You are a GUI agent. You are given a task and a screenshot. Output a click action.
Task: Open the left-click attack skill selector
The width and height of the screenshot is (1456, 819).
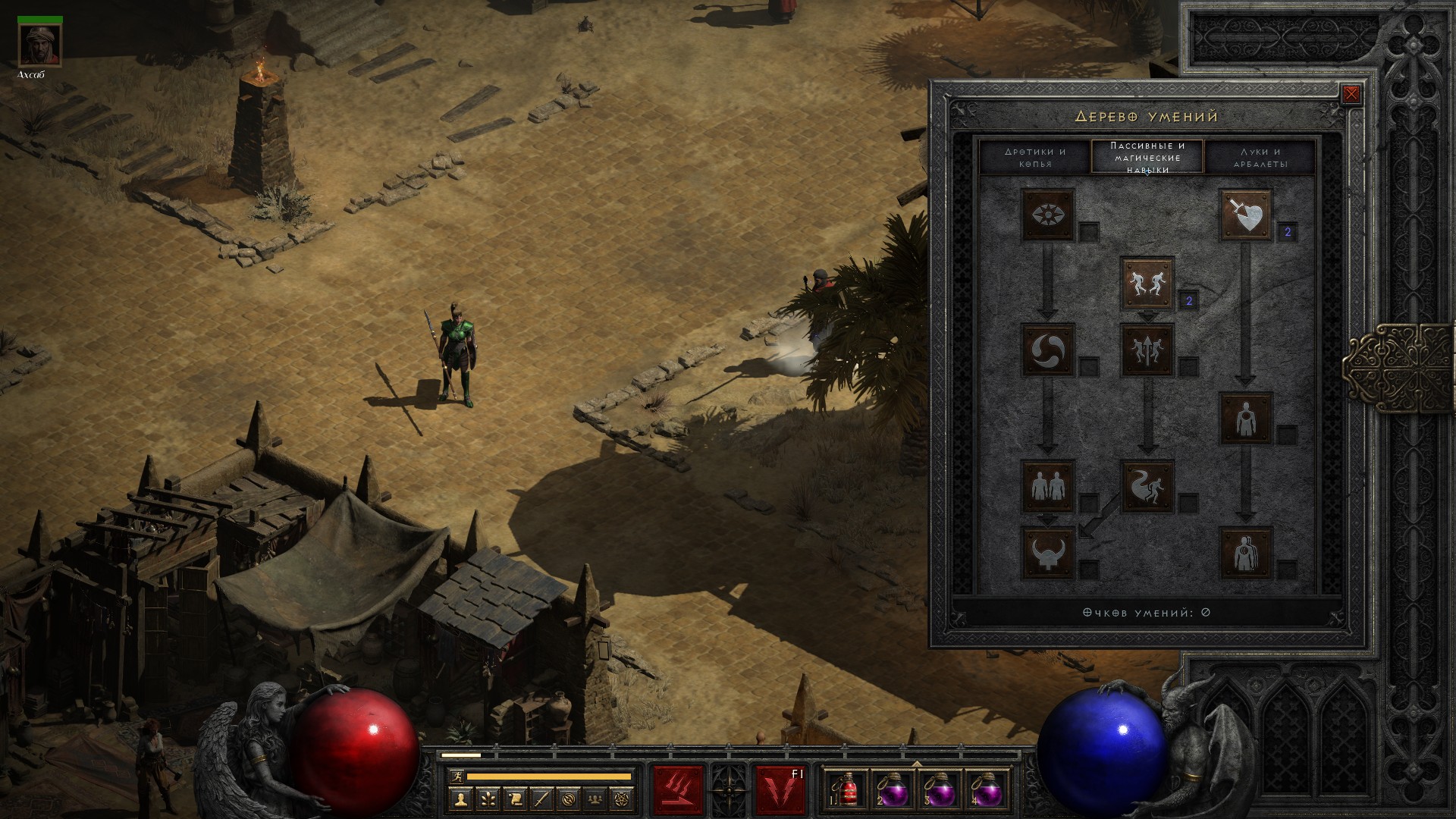click(x=678, y=789)
